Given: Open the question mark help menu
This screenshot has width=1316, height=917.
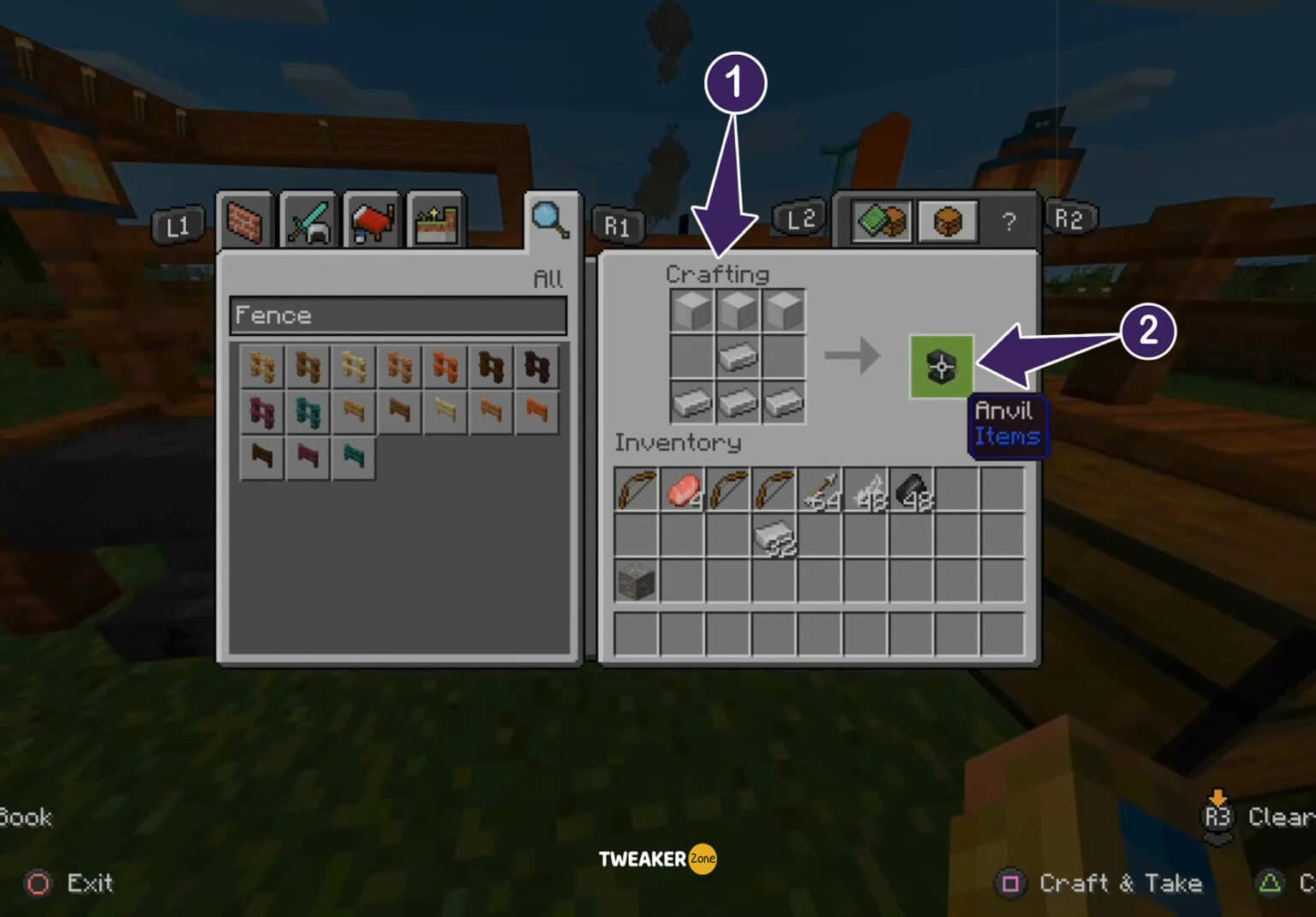Looking at the screenshot, I should 1011,221.
